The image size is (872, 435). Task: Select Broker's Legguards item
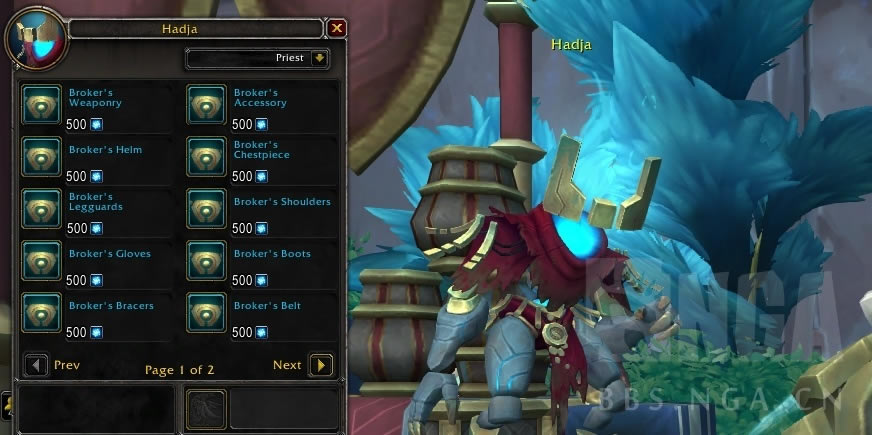[x=42, y=209]
